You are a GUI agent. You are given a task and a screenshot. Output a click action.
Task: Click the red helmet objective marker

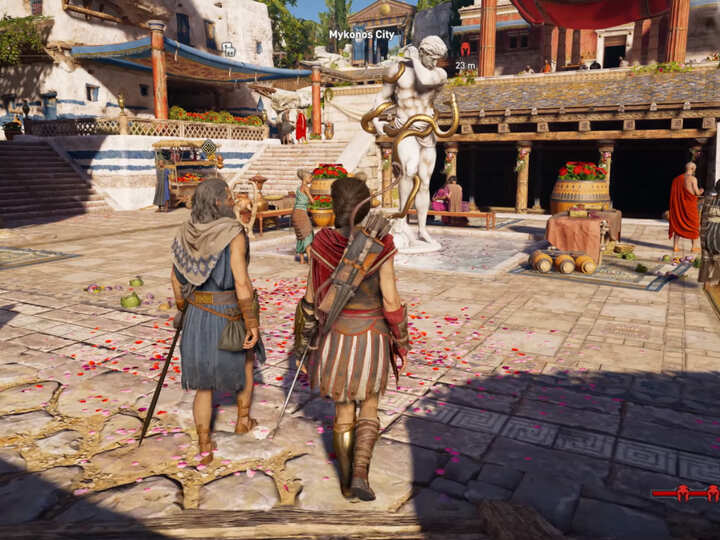tap(464, 48)
